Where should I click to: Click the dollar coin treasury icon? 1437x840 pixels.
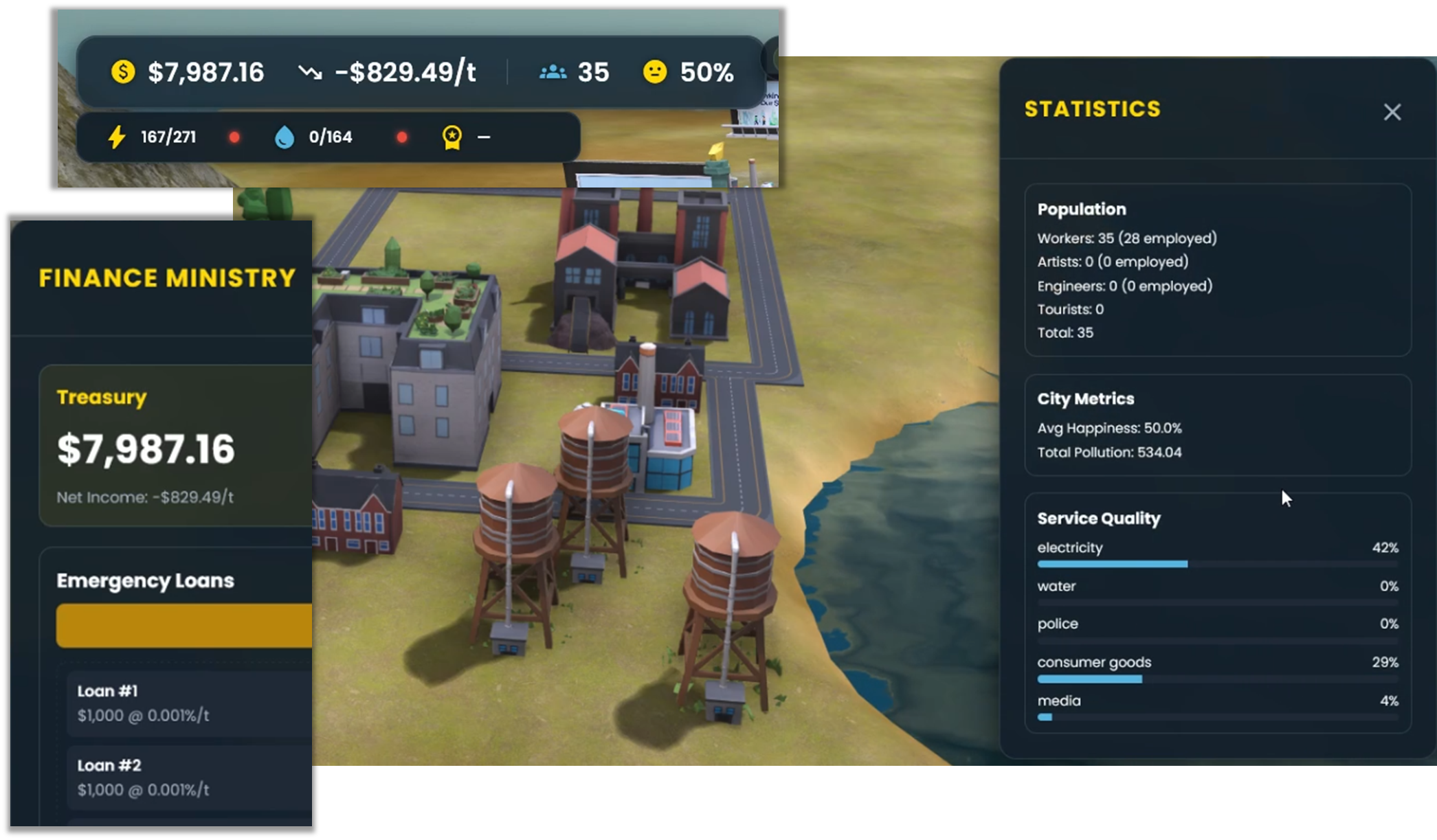[x=122, y=71]
